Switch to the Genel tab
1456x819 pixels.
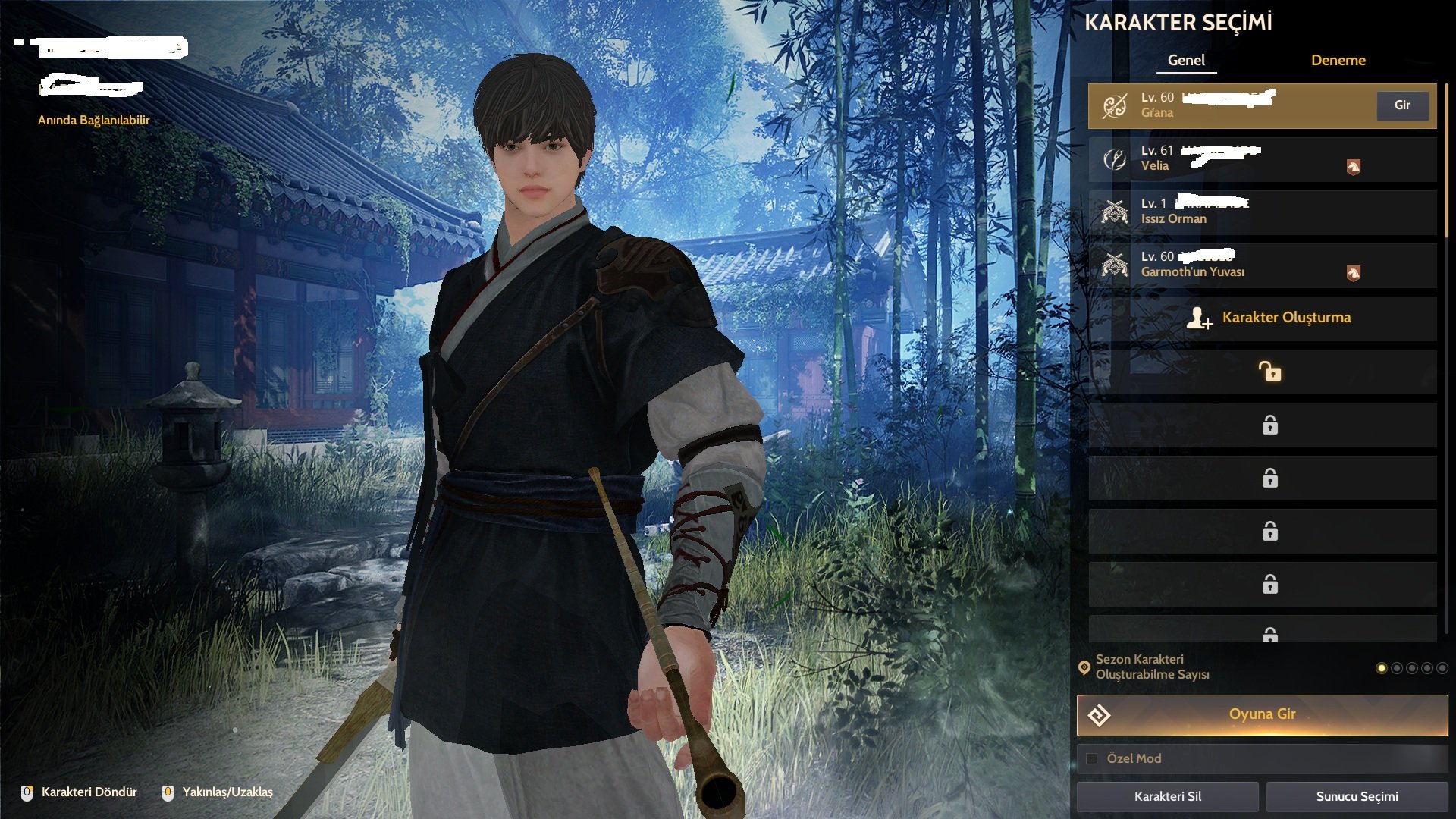pyautogui.click(x=1186, y=61)
